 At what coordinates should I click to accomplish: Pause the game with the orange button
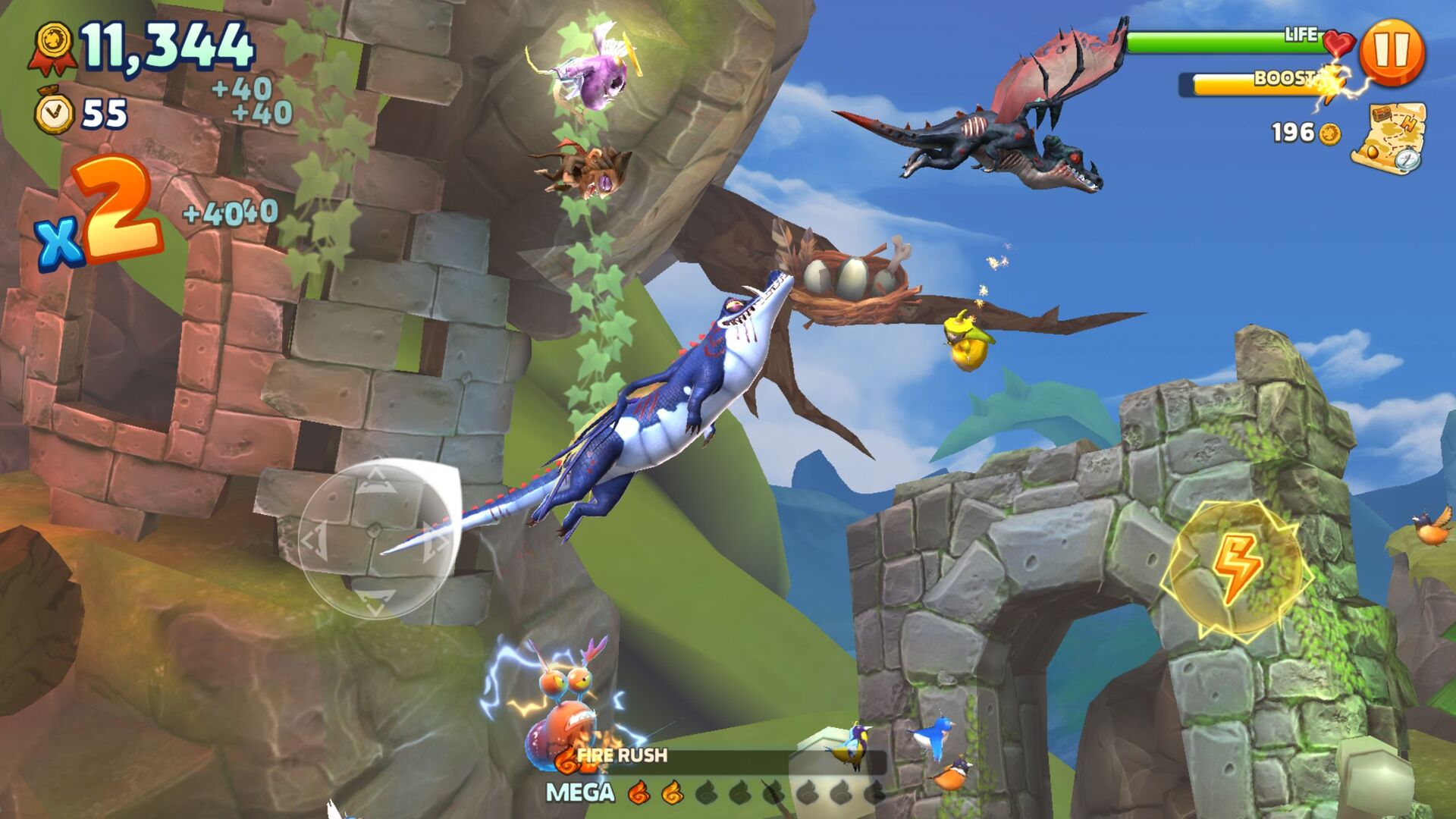[1392, 51]
